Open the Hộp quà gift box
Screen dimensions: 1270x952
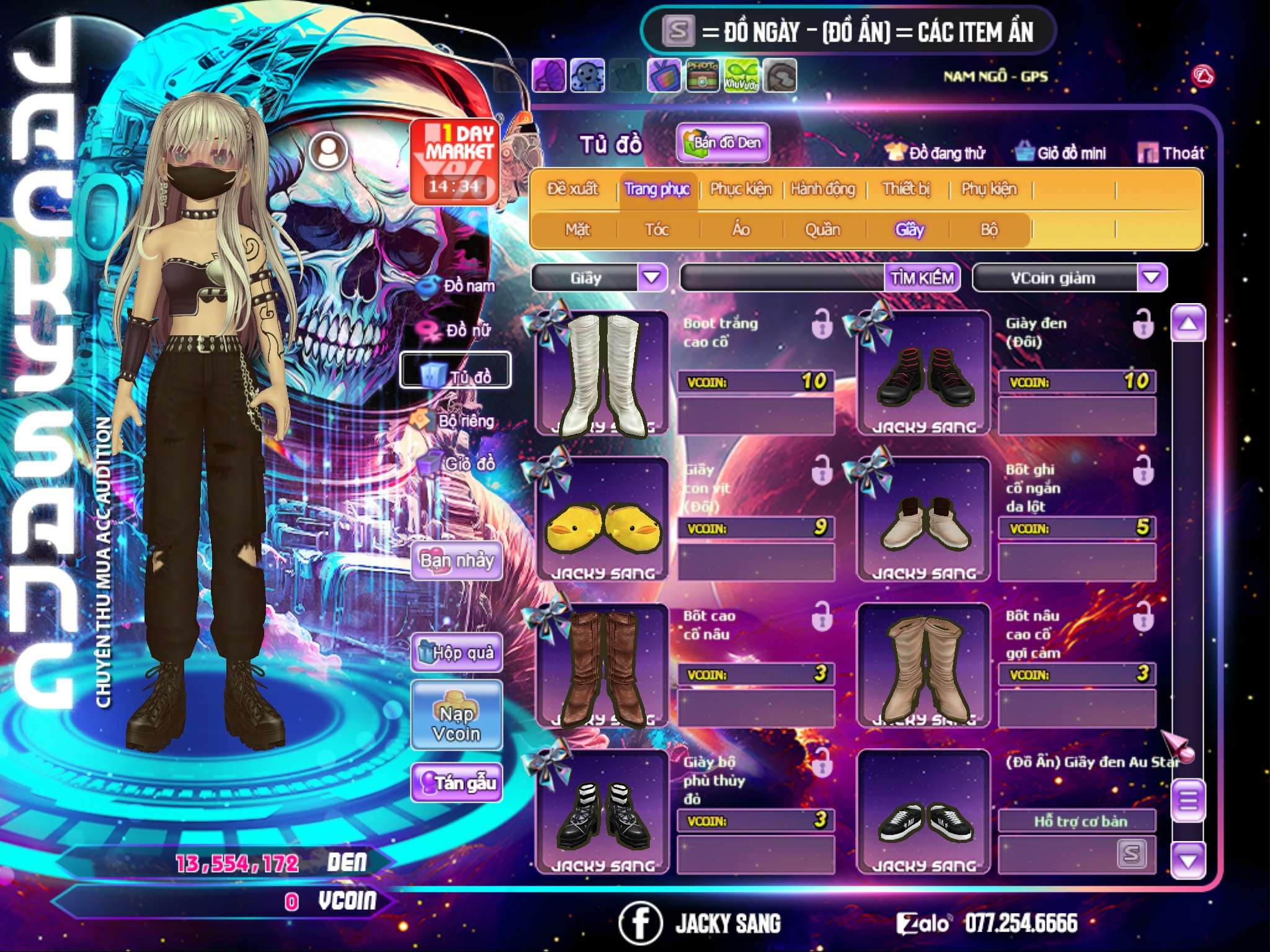(x=457, y=652)
